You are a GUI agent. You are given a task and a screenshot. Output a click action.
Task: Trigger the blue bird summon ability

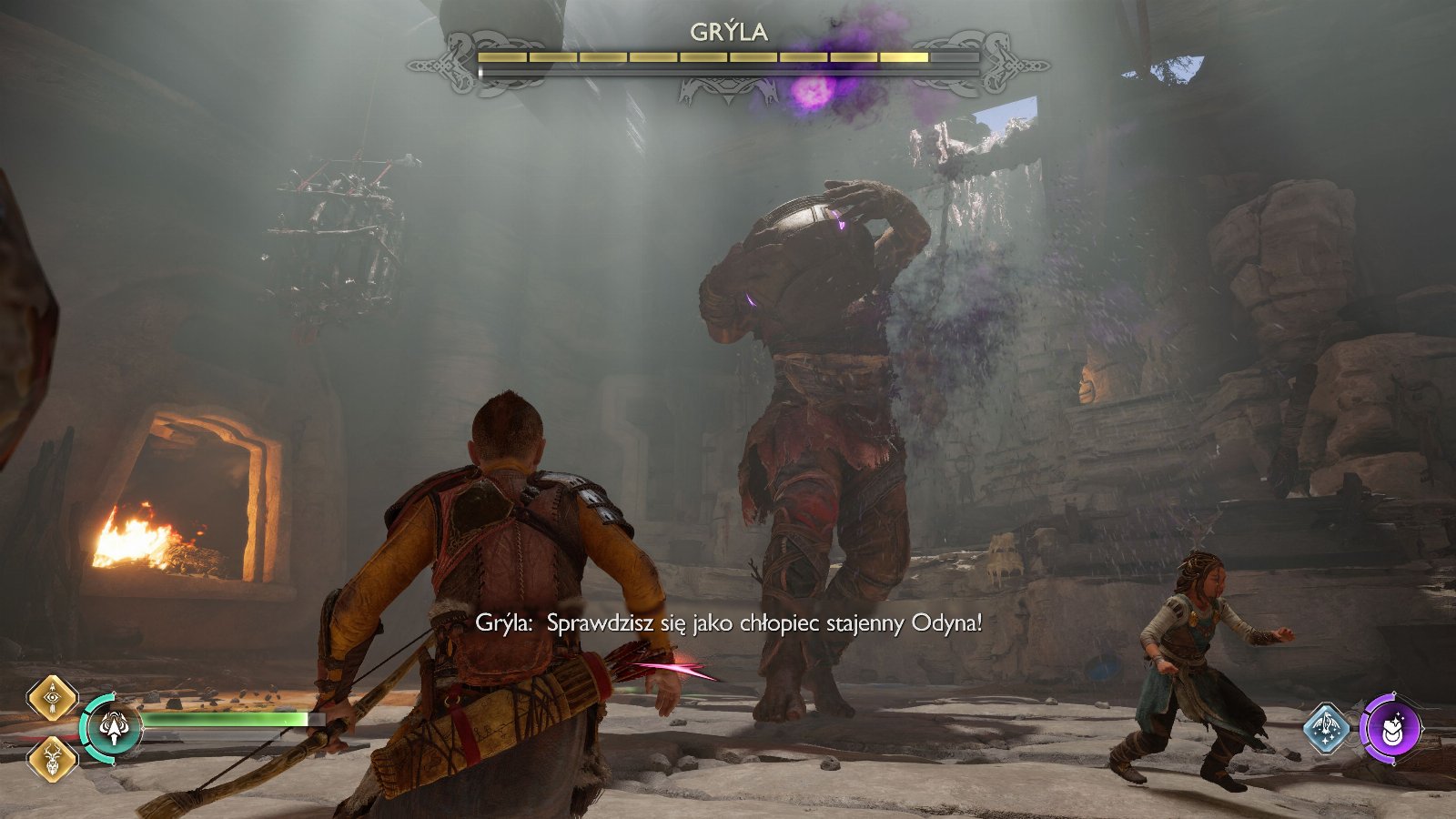point(1328,728)
